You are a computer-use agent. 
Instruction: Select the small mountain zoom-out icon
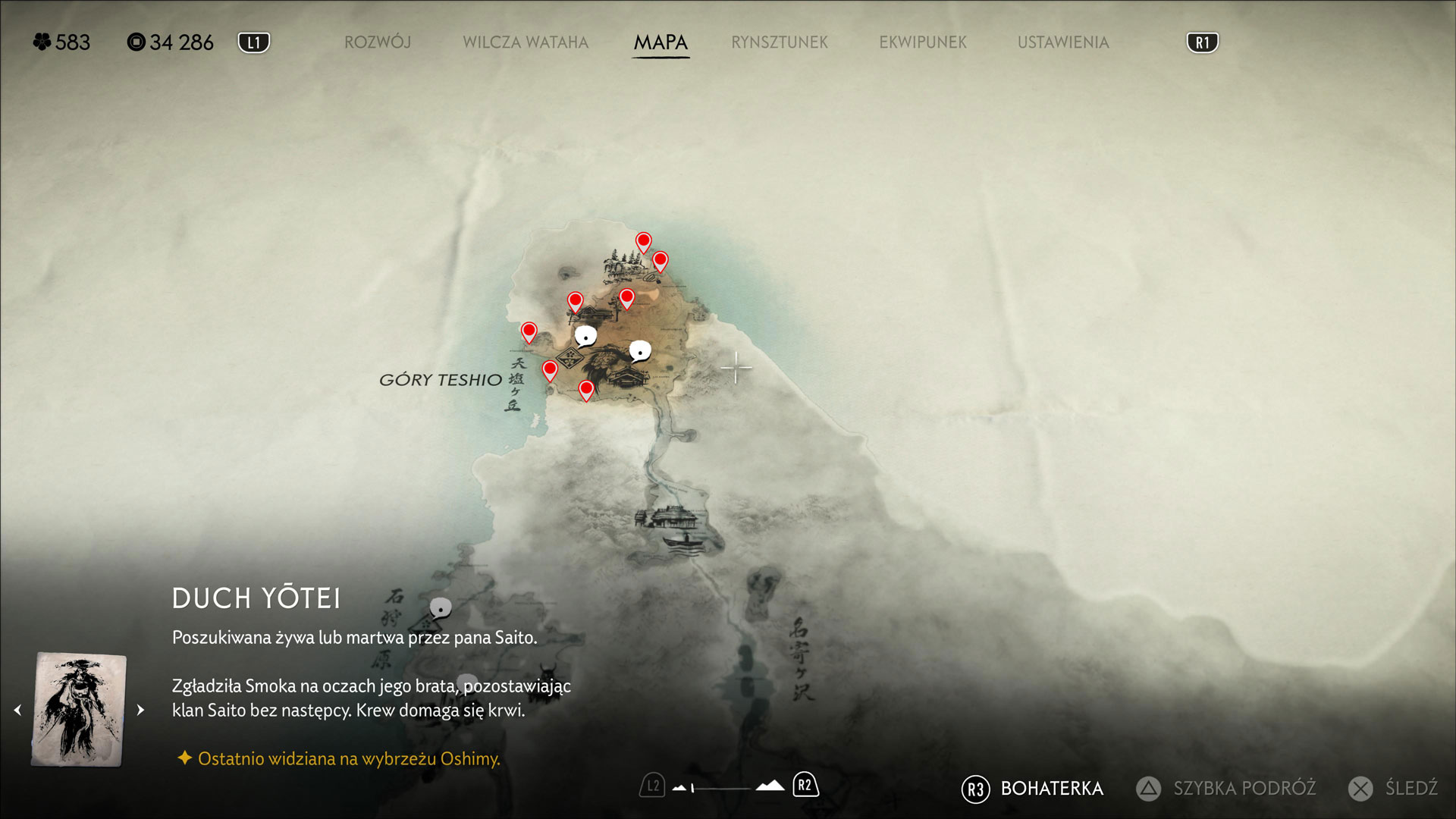[x=679, y=788]
